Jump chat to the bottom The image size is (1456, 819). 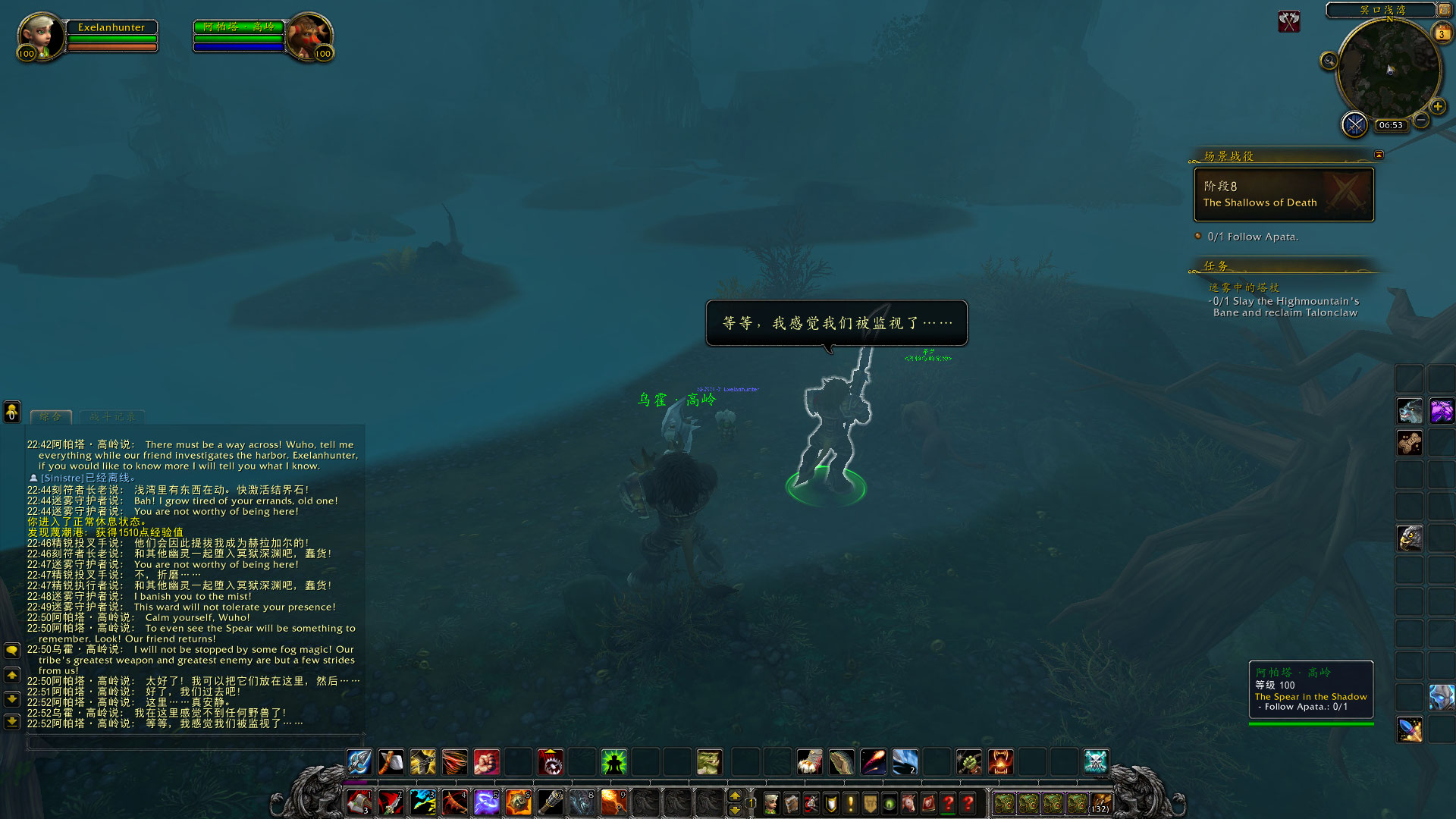[x=12, y=721]
